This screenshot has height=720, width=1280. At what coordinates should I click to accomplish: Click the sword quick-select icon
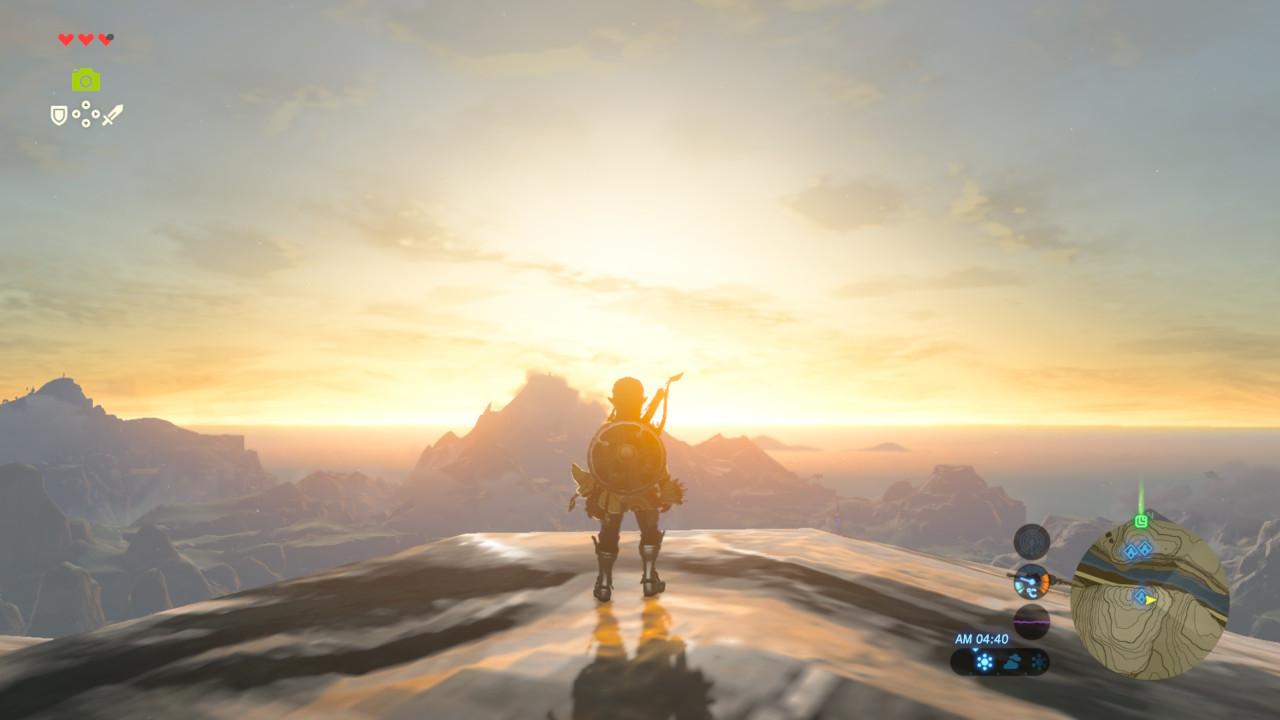(x=112, y=115)
